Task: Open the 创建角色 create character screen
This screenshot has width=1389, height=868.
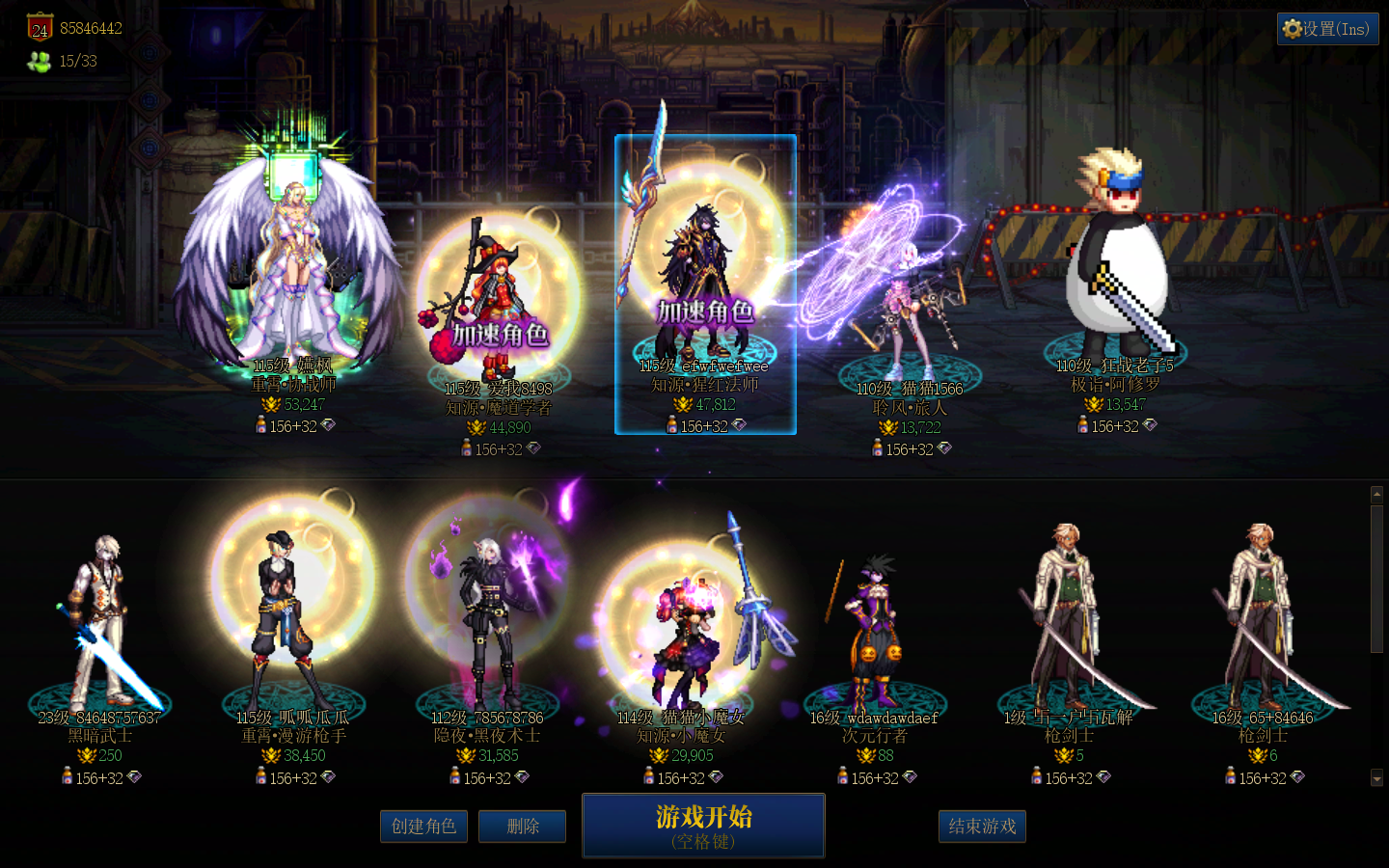Action: tap(423, 827)
